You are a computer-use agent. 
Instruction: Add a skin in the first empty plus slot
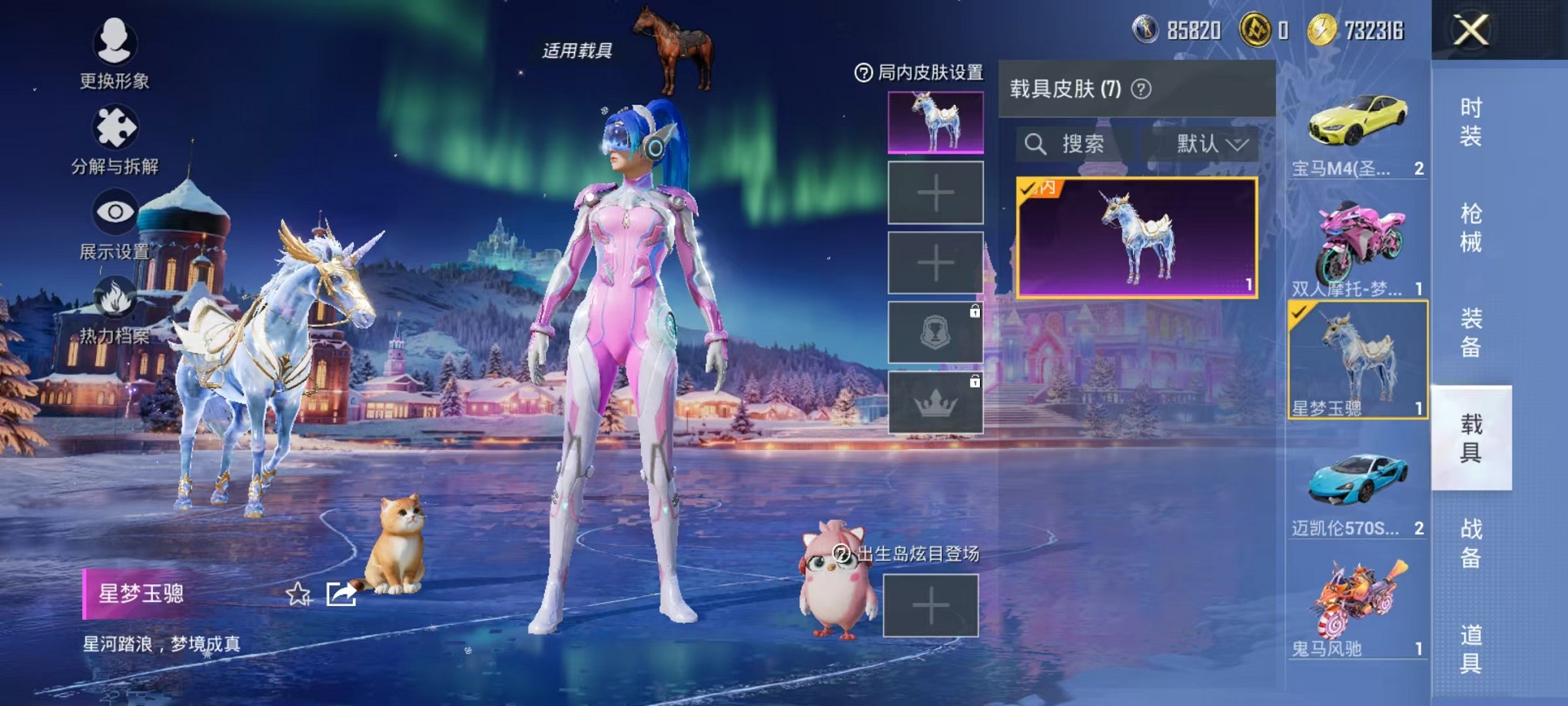(x=935, y=194)
